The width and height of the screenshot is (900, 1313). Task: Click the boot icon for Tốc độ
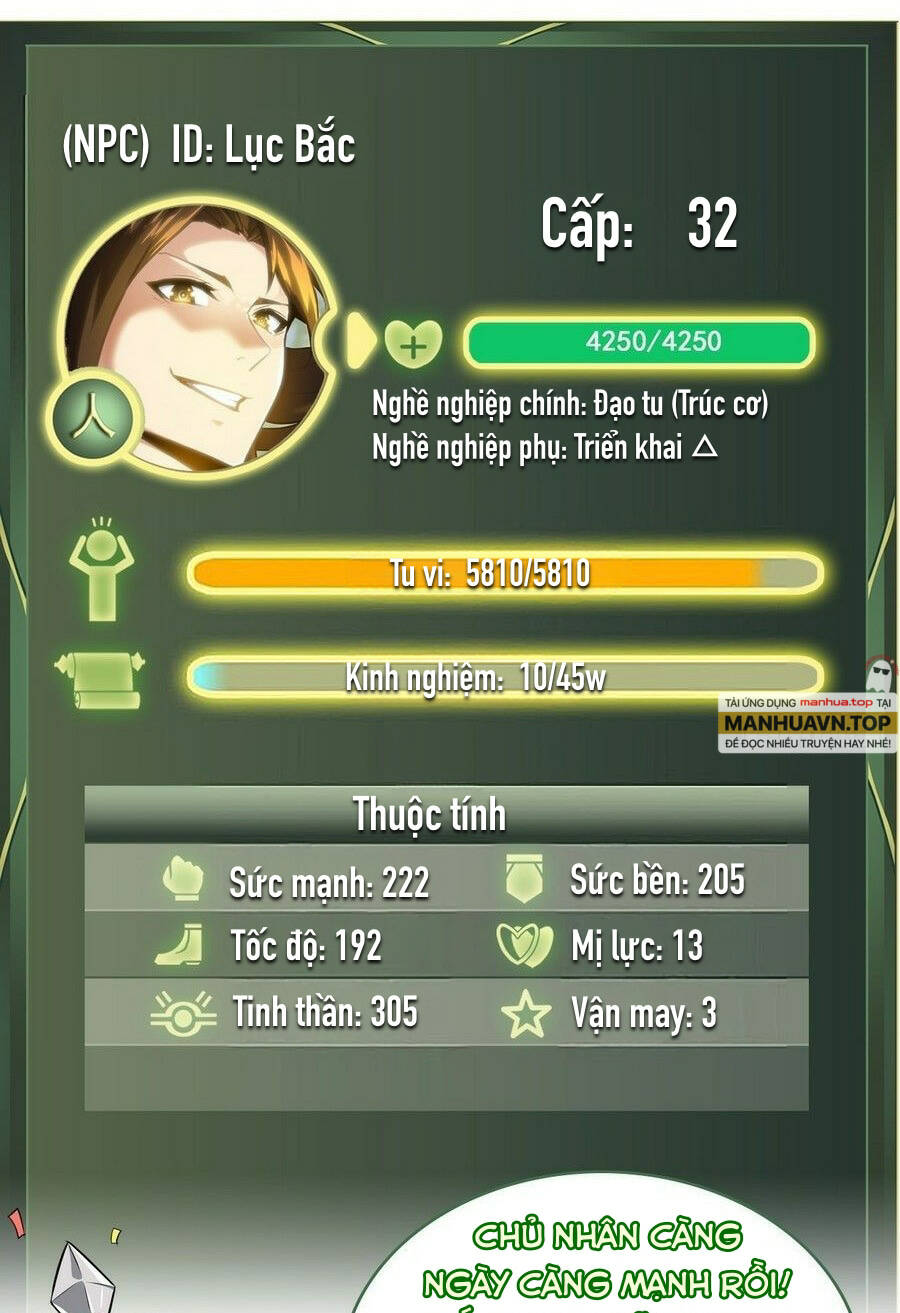pos(180,945)
